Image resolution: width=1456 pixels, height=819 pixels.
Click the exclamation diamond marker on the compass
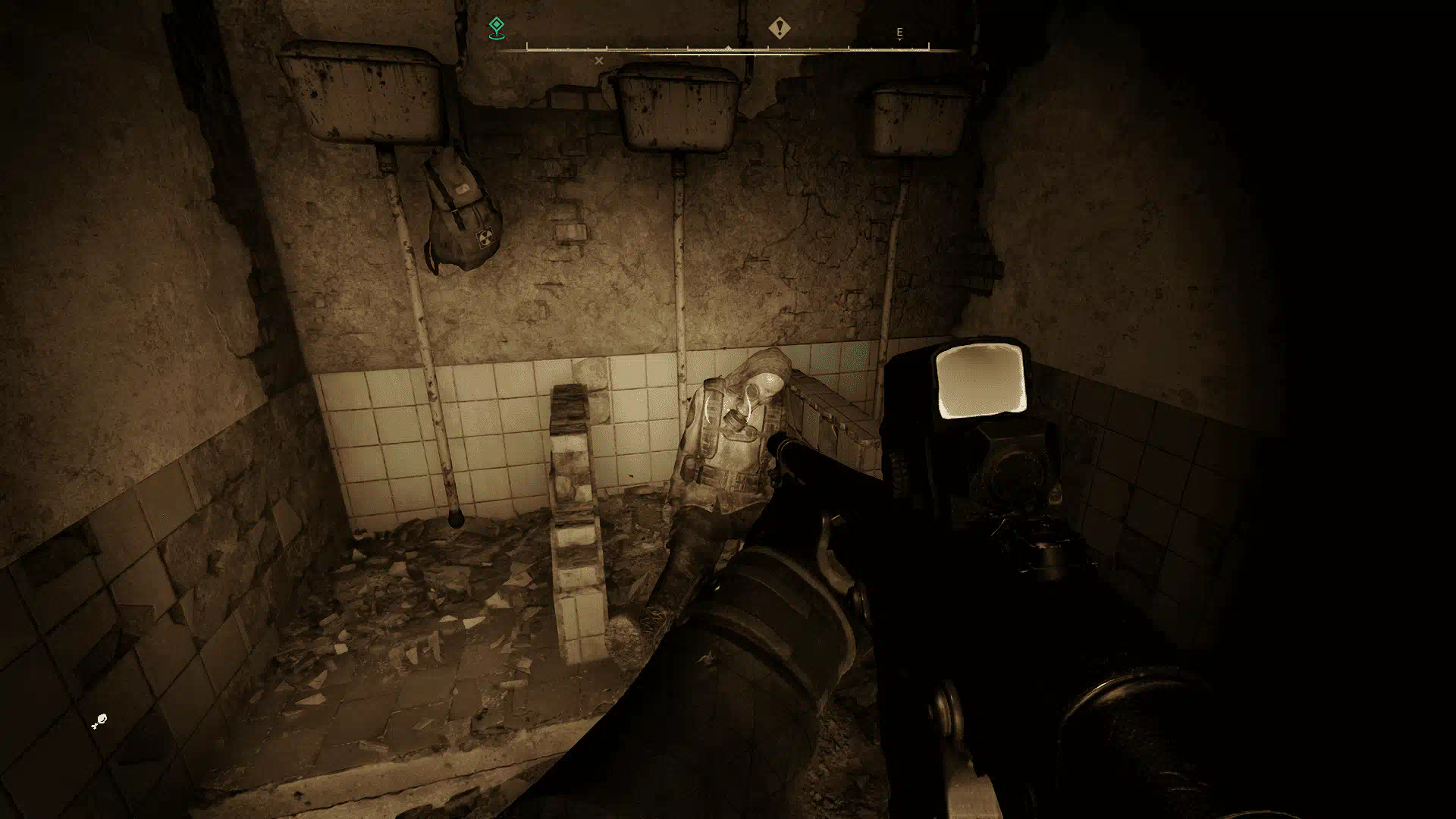779,29
